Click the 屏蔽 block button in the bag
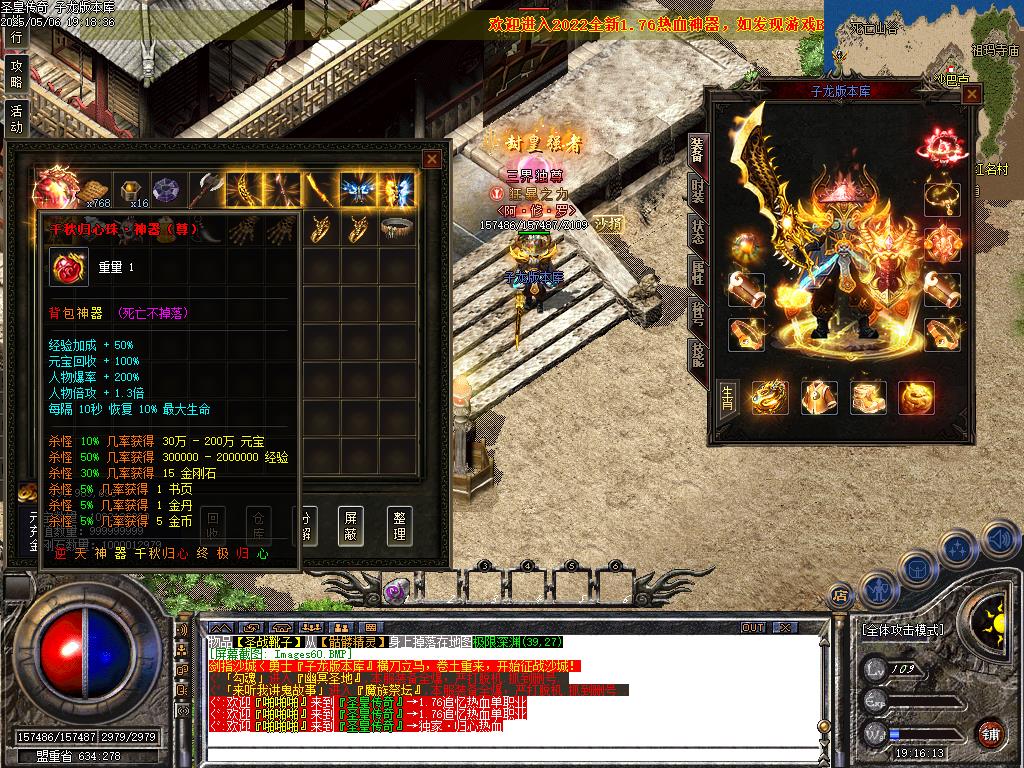 (351, 525)
